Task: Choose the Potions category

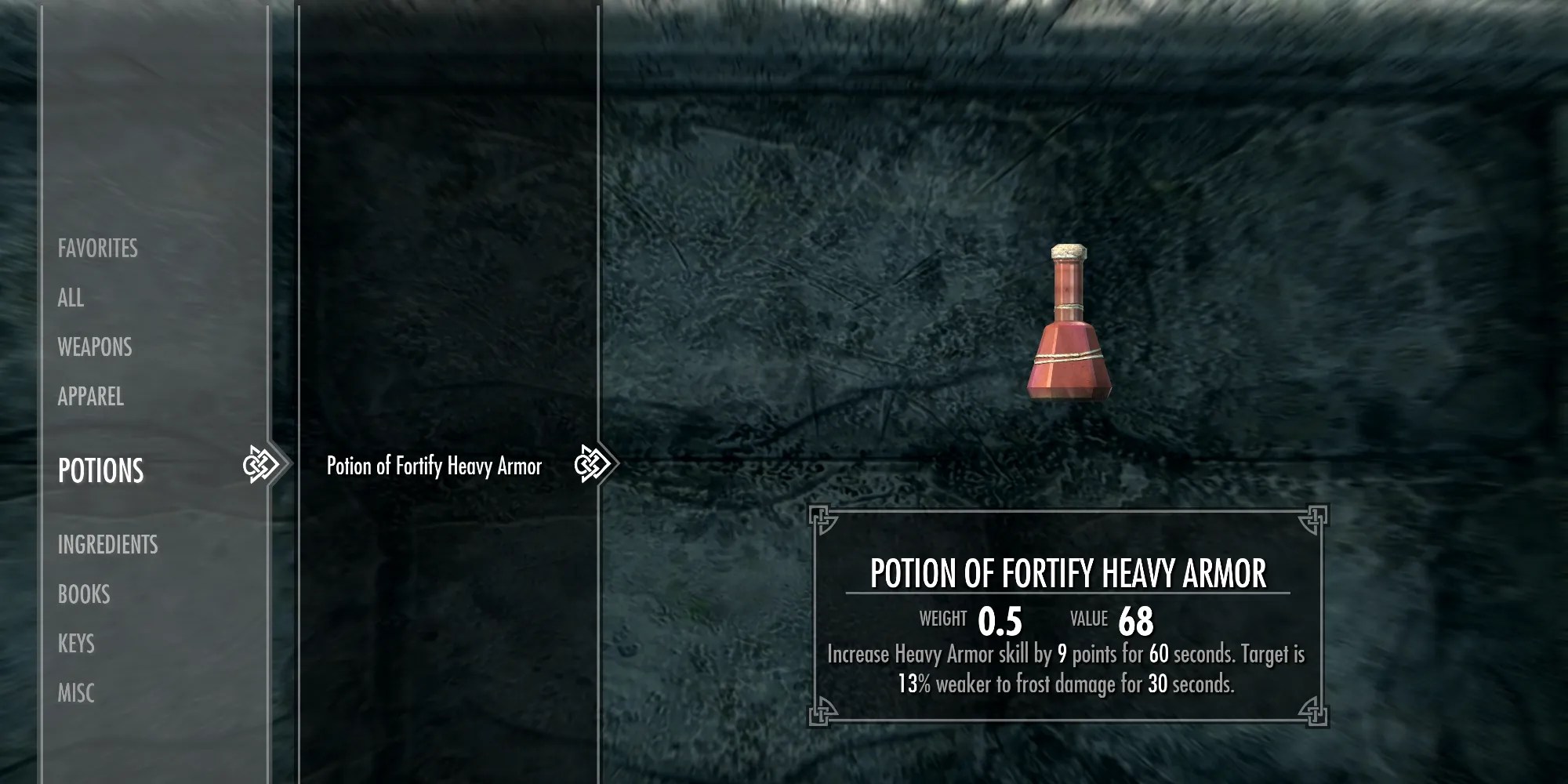Action: [x=101, y=470]
